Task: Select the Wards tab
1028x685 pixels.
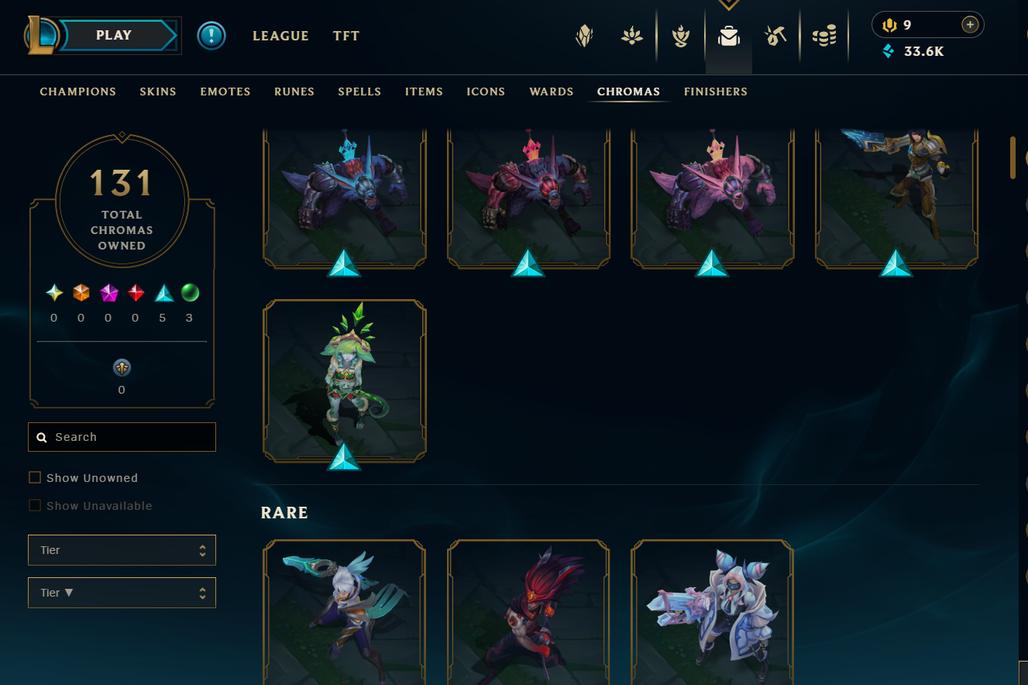Action: pyautogui.click(x=551, y=92)
